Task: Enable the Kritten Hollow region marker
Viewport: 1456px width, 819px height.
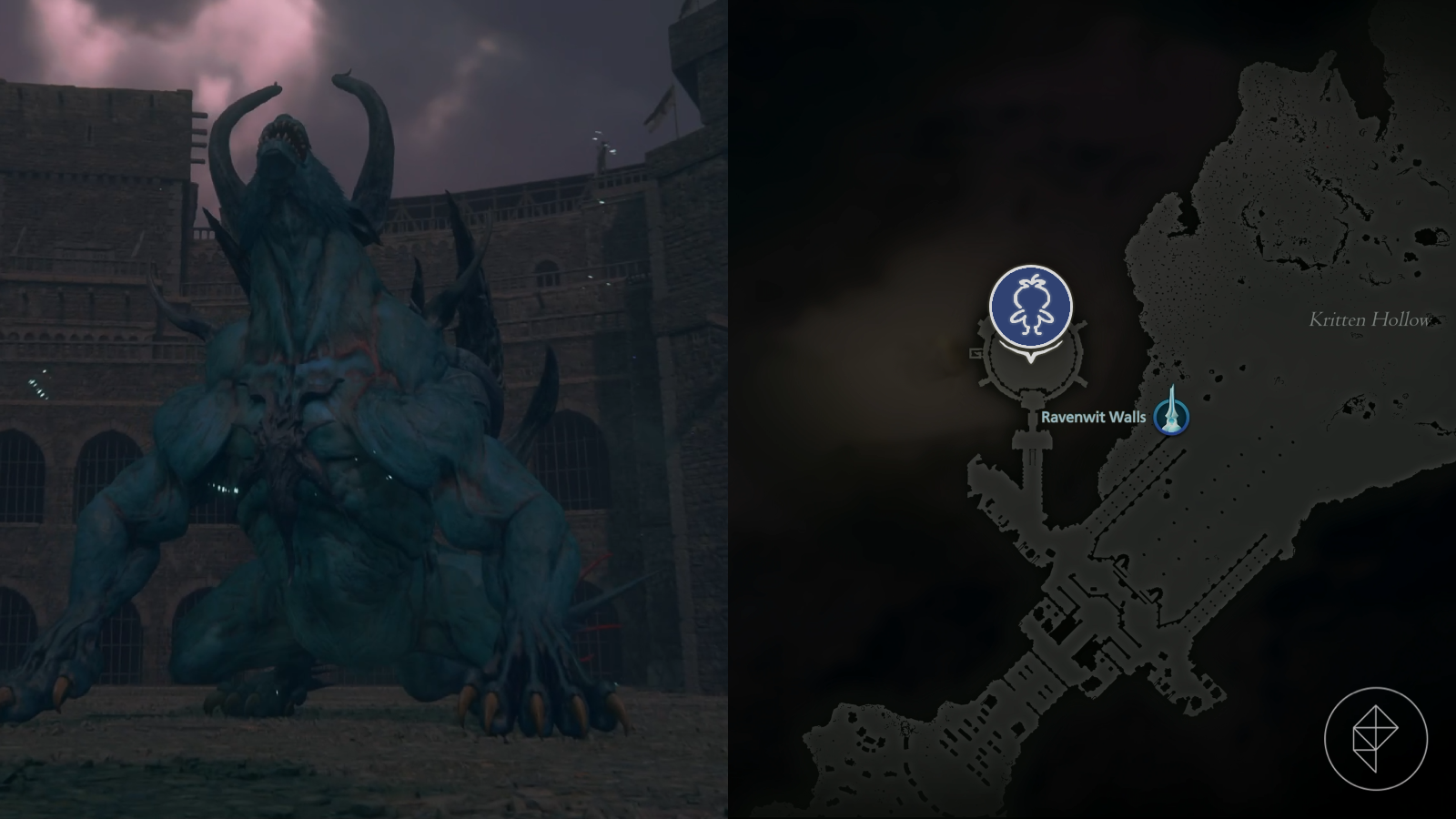Action: pyautogui.click(x=1370, y=319)
